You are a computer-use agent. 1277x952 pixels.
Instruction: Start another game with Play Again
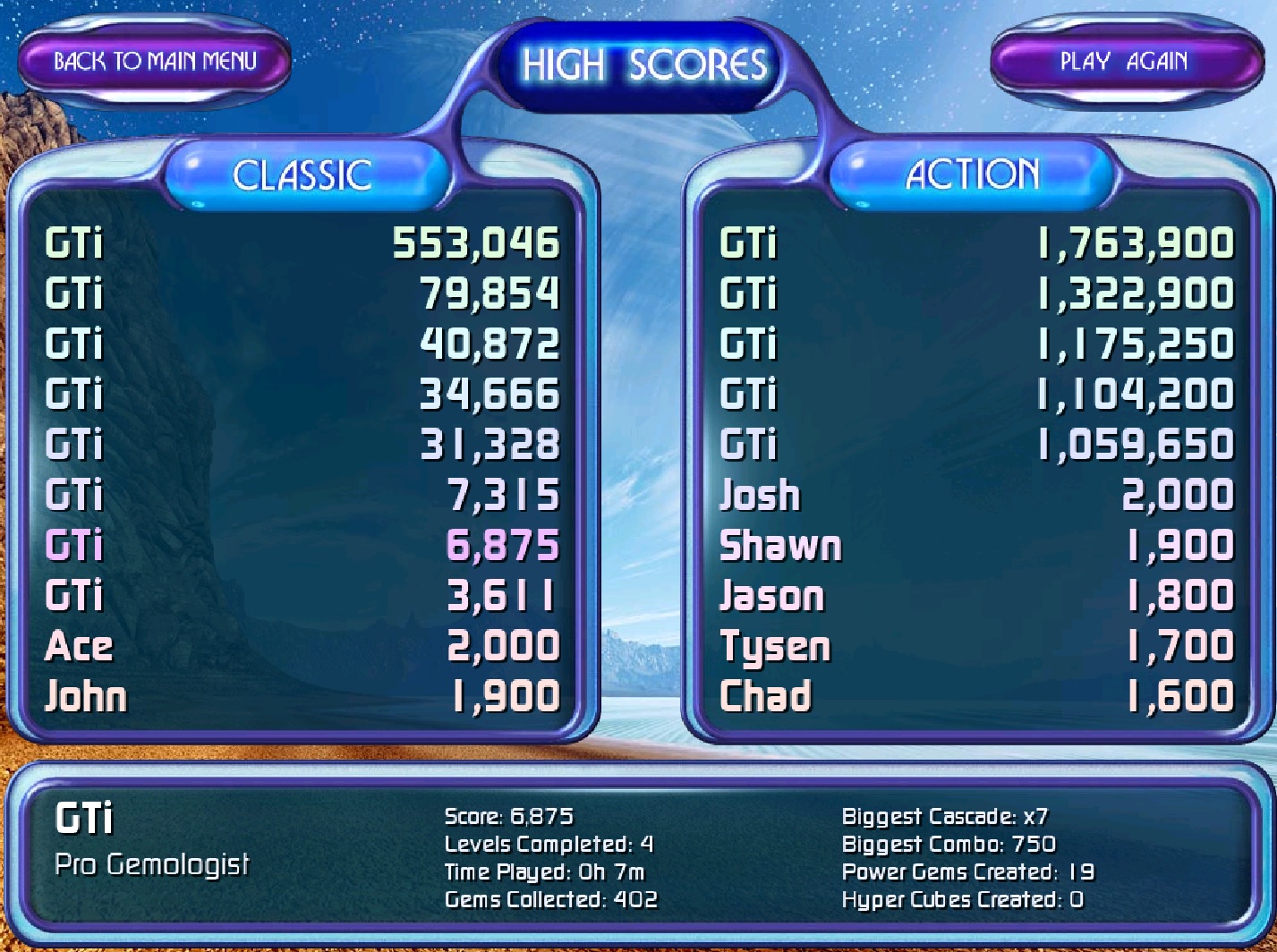click(x=1124, y=62)
